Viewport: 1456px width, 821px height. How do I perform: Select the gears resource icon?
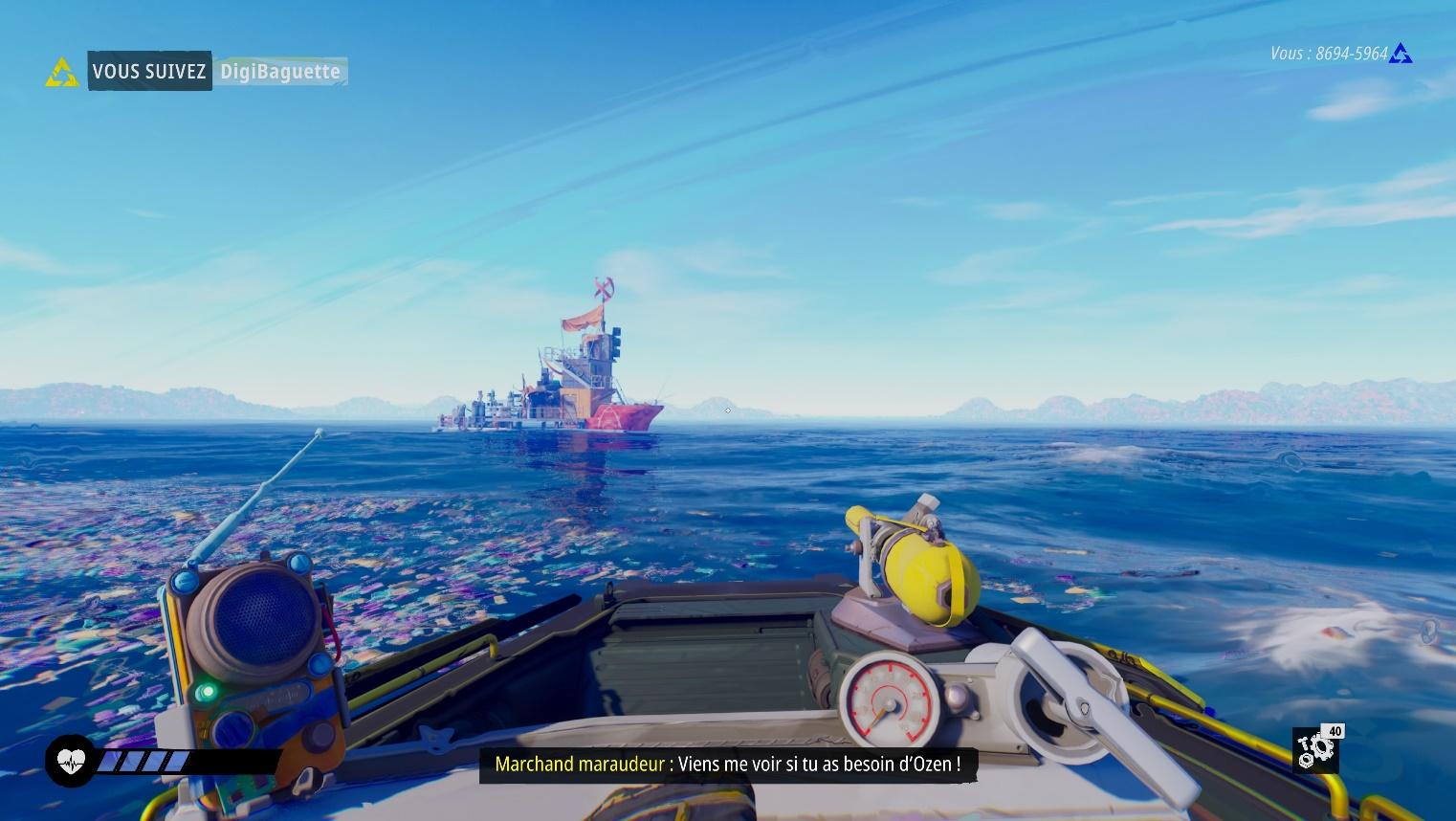[x=1315, y=749]
